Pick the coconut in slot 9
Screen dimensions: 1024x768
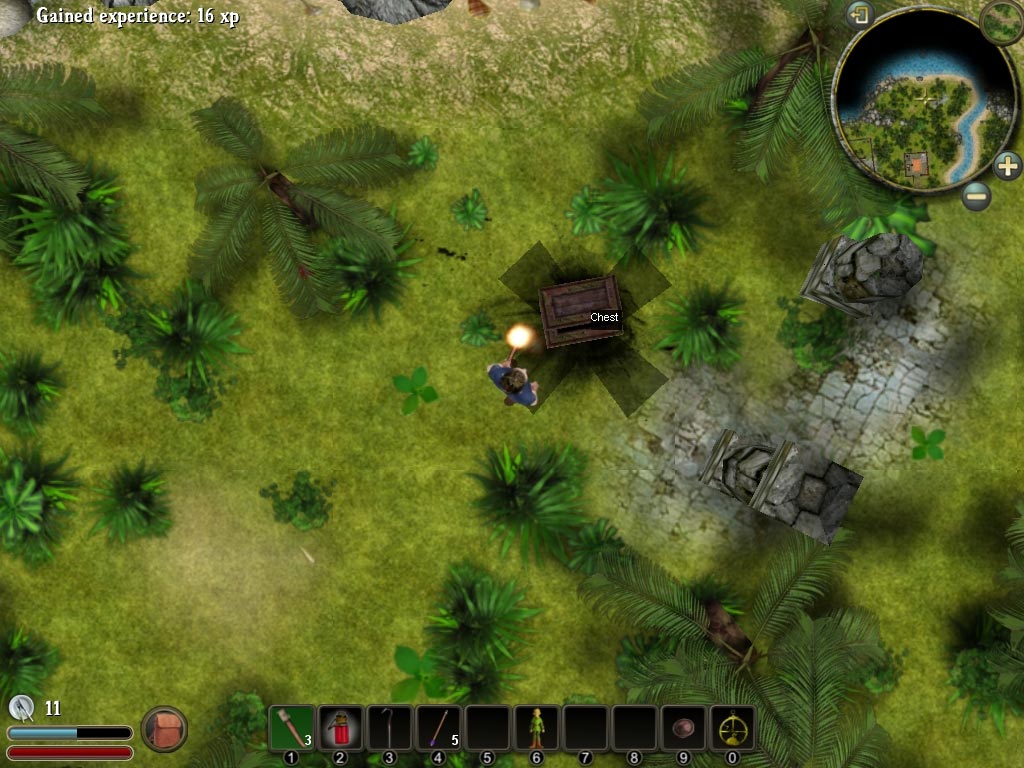[683, 728]
